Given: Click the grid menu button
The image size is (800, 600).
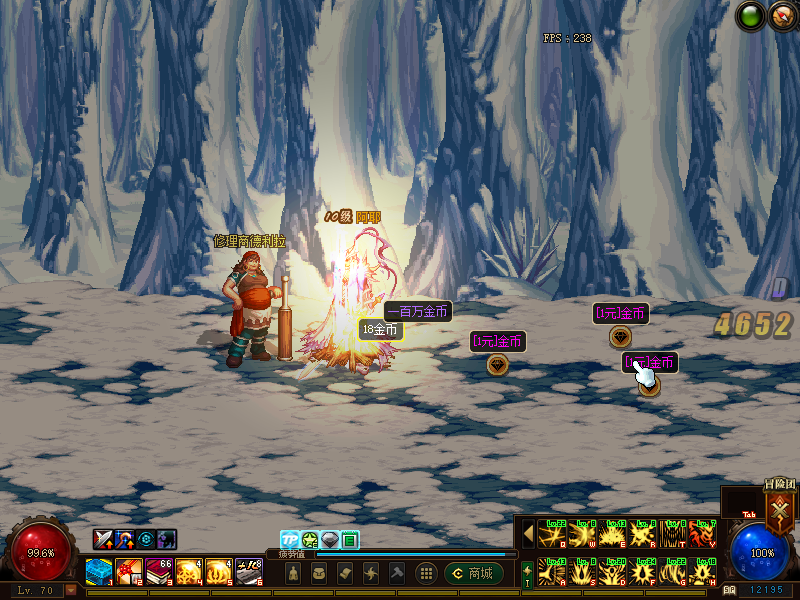Looking at the screenshot, I should pos(426,573).
